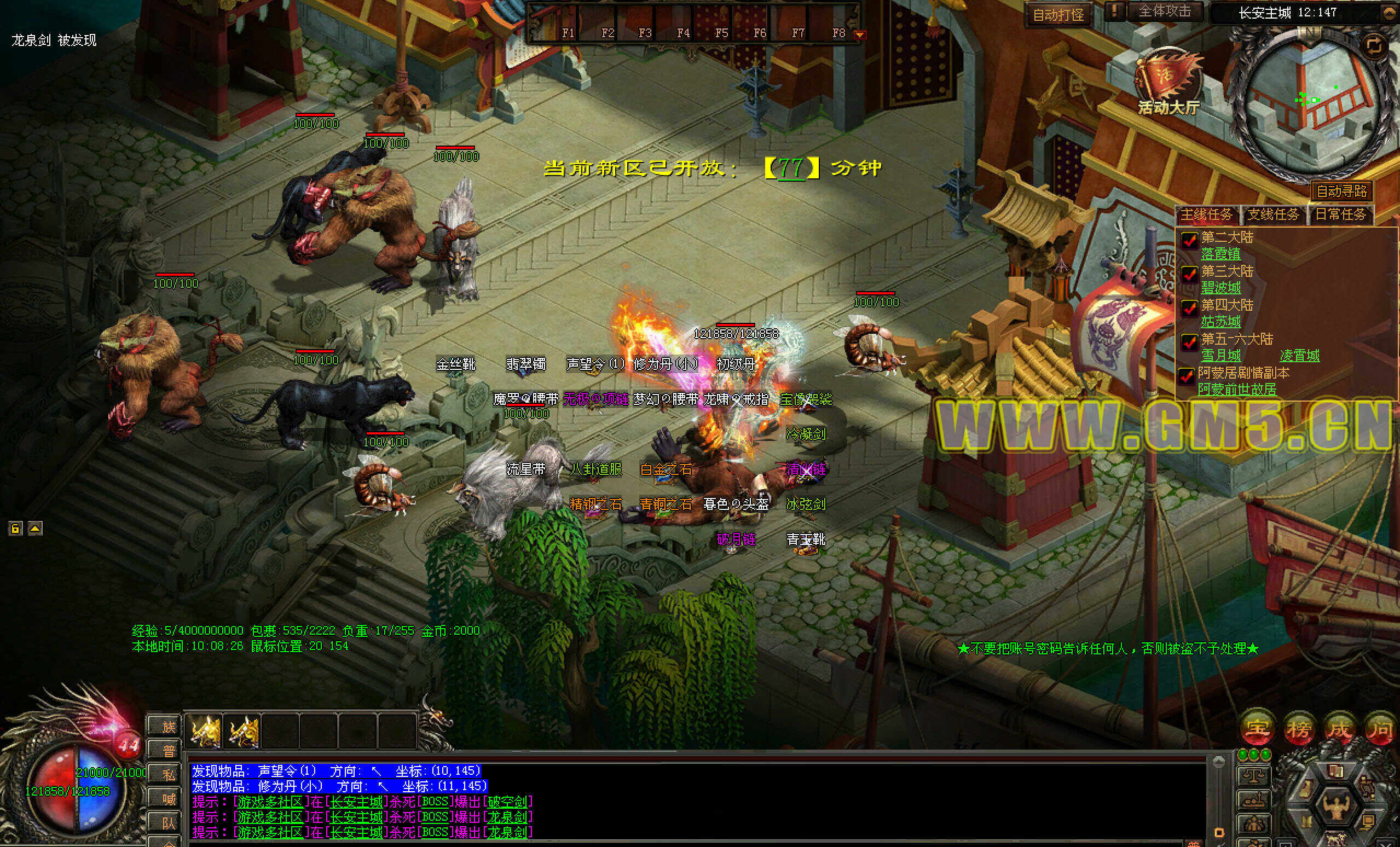The image size is (1400, 847).
Task: Follow the 姑苏城 quest link
Action: point(1220,322)
